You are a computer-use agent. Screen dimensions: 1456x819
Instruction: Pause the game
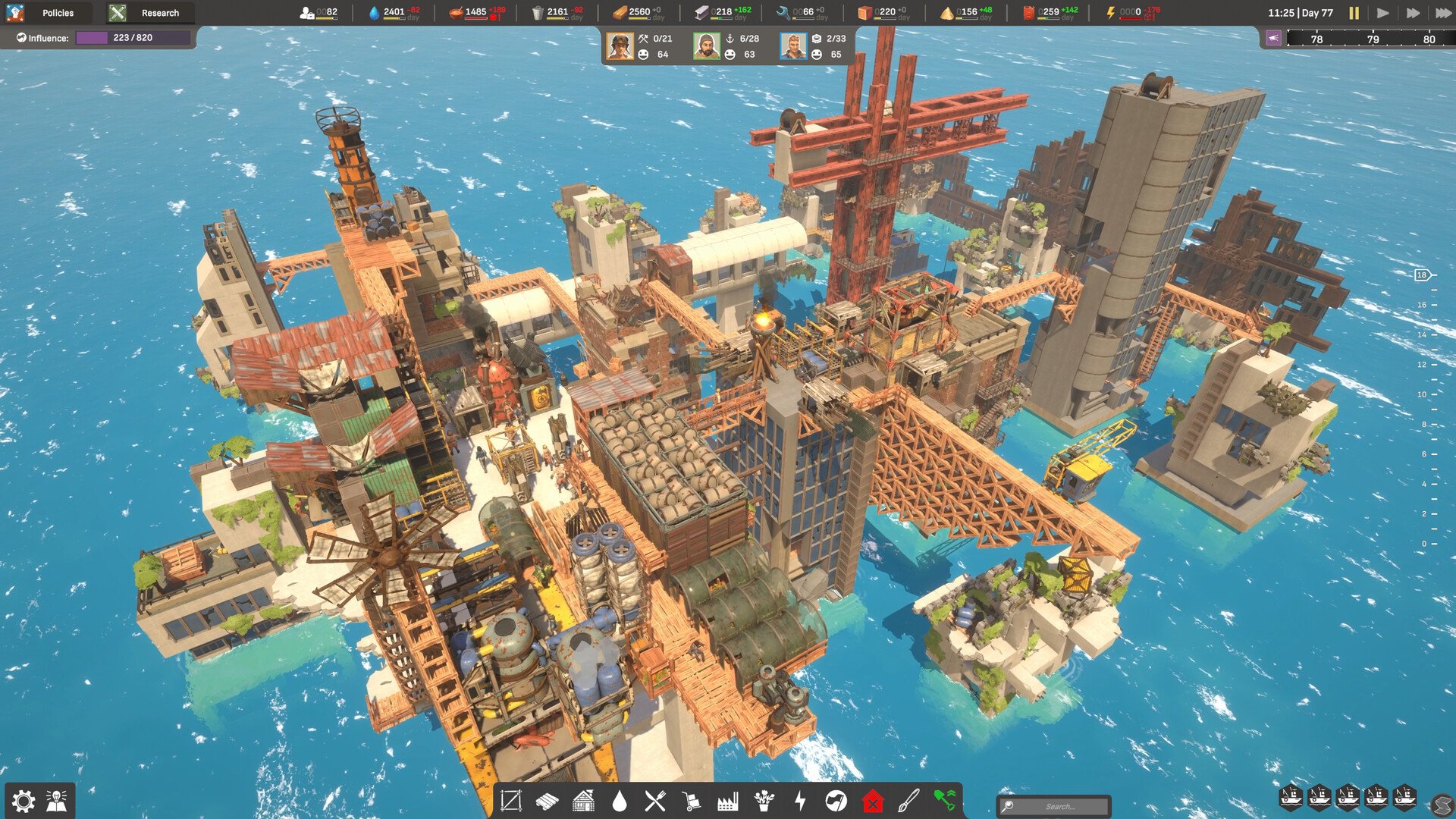[1354, 12]
